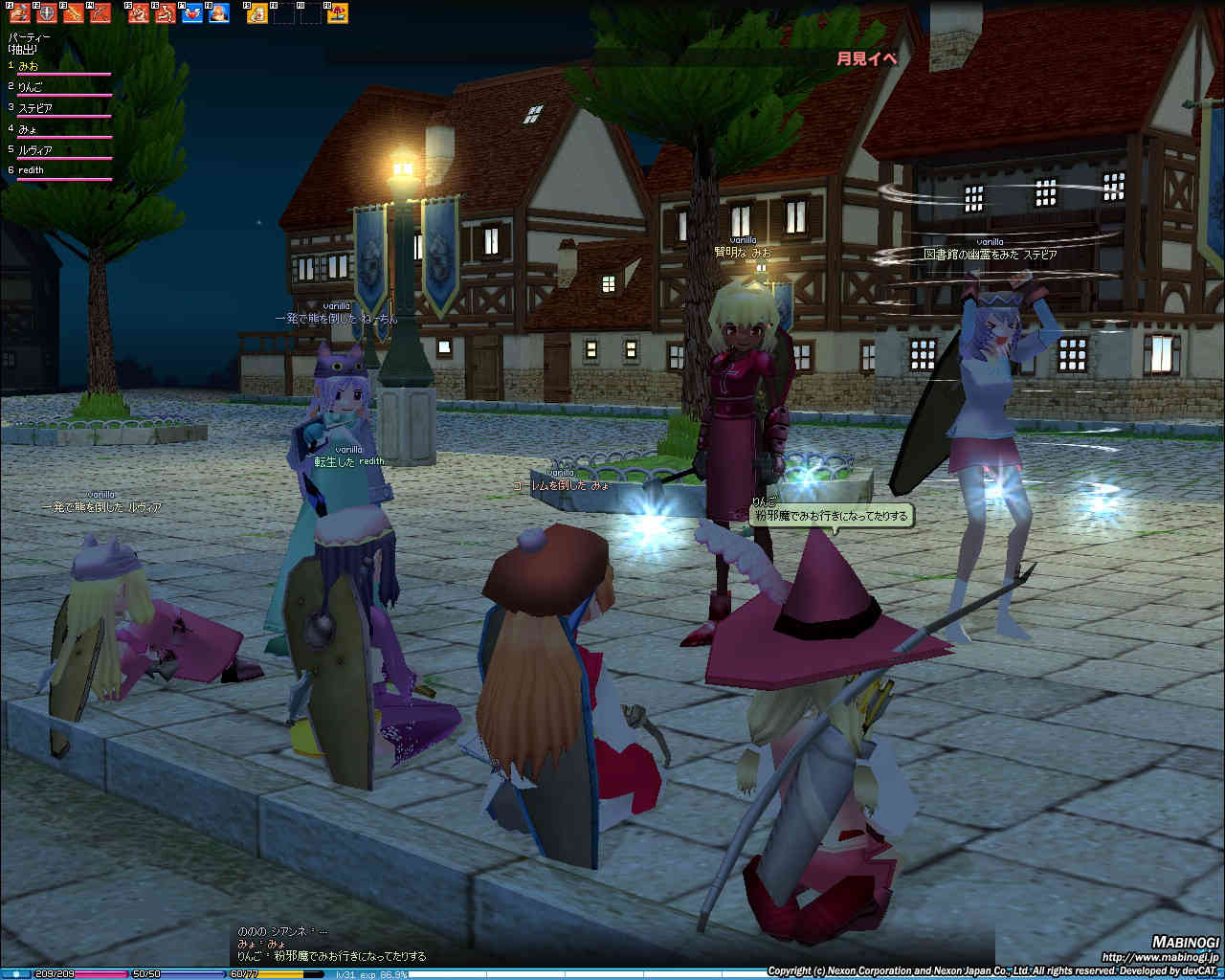This screenshot has height=980, width=1225.
Task: Activate the F12 beach umbrella rest skill
Action: click(338, 13)
